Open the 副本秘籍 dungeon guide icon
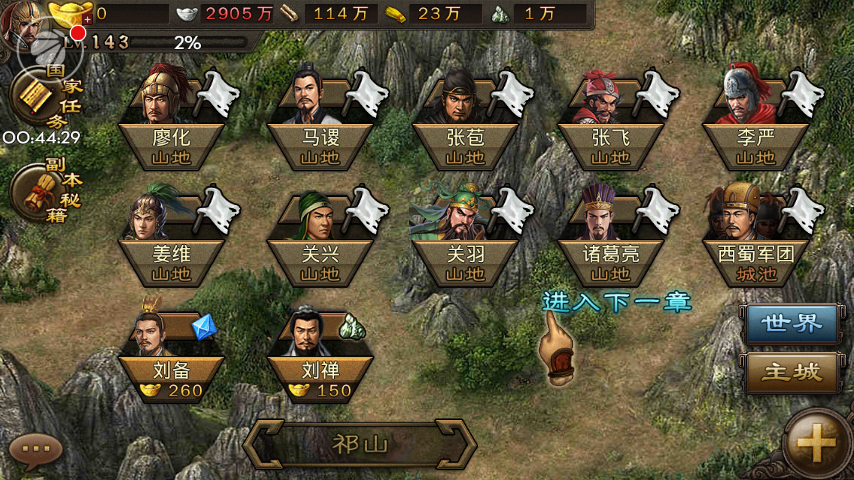The image size is (854, 480). tap(35, 192)
